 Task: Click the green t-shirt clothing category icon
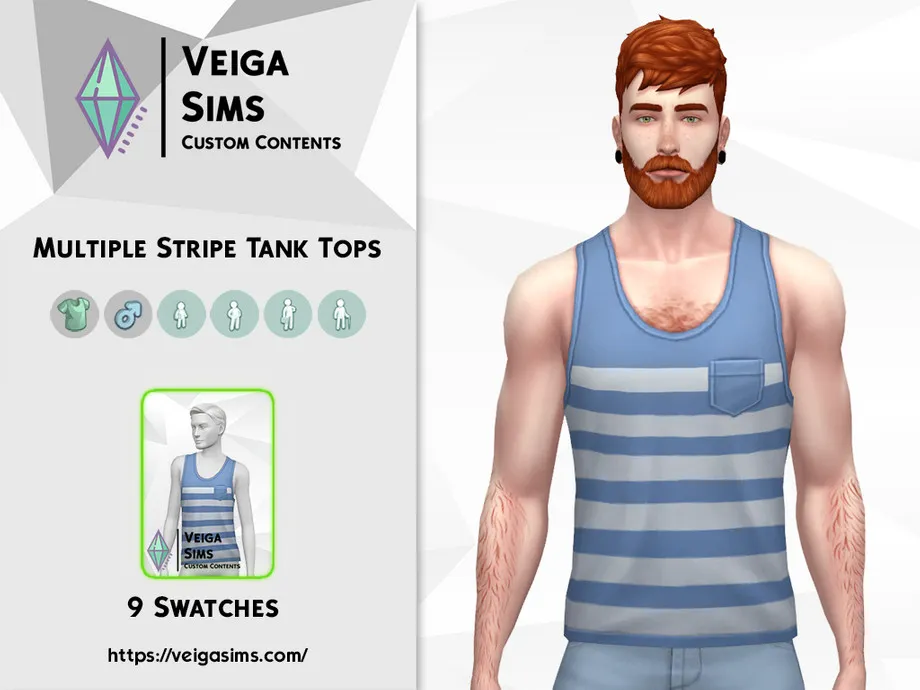pos(74,314)
